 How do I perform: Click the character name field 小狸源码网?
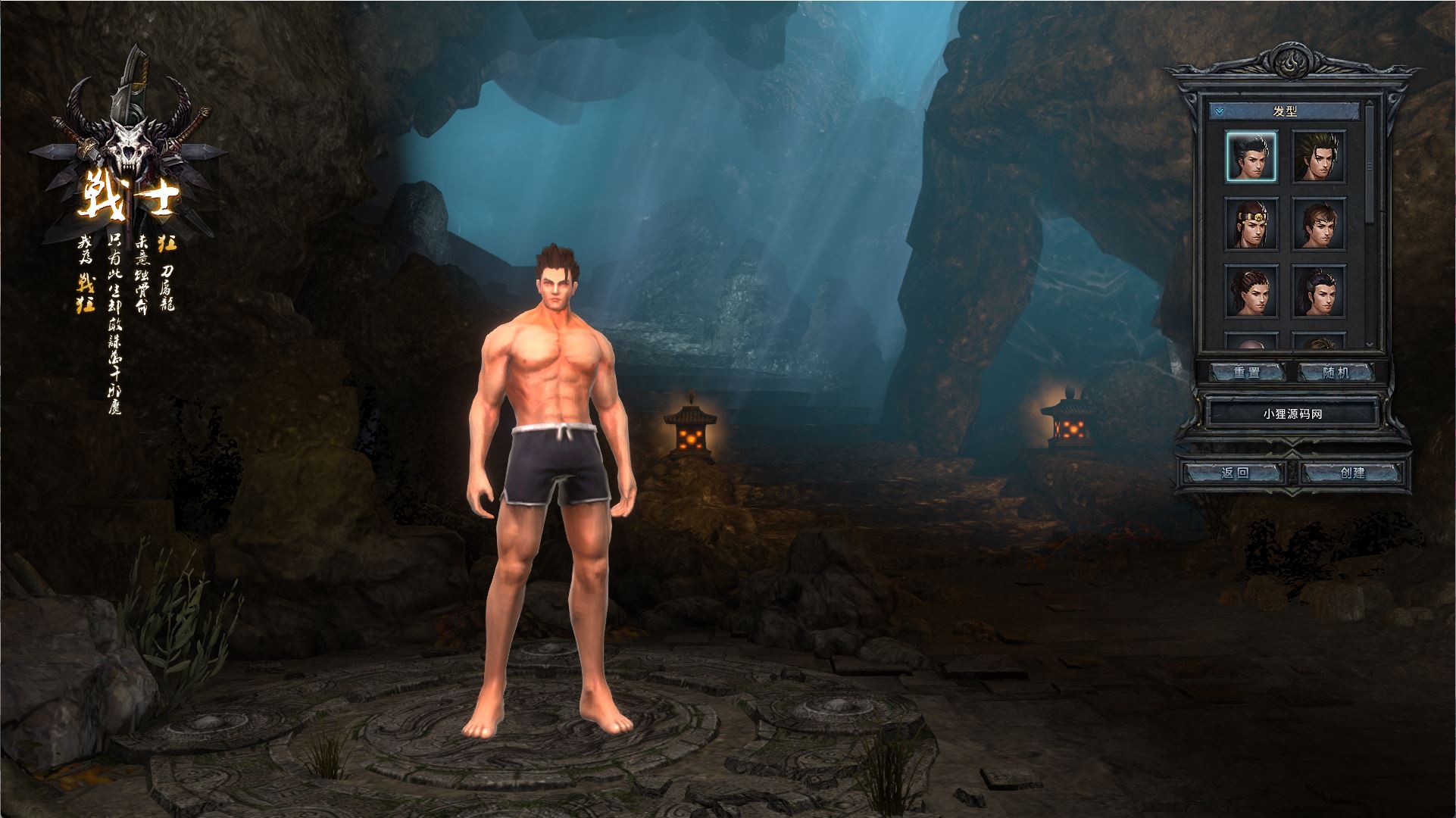1292,414
